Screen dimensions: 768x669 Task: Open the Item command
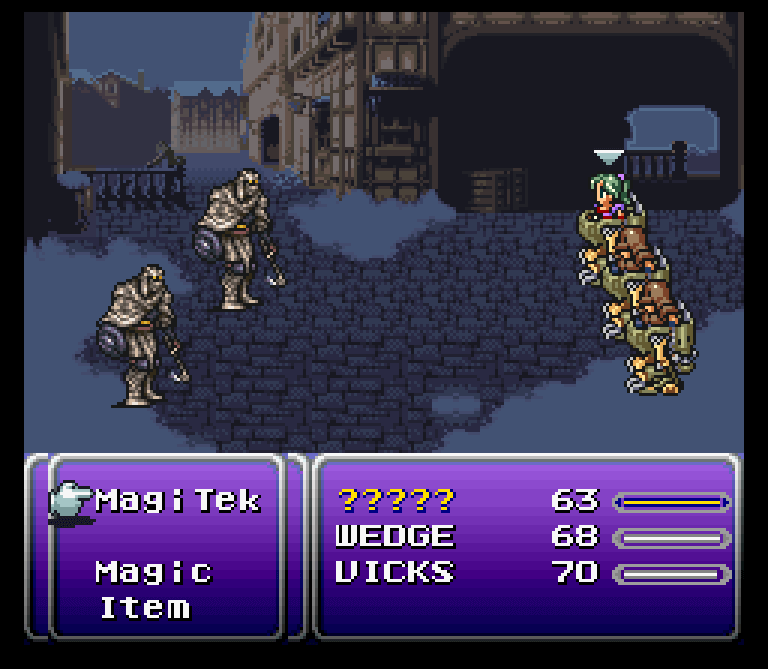click(x=144, y=608)
